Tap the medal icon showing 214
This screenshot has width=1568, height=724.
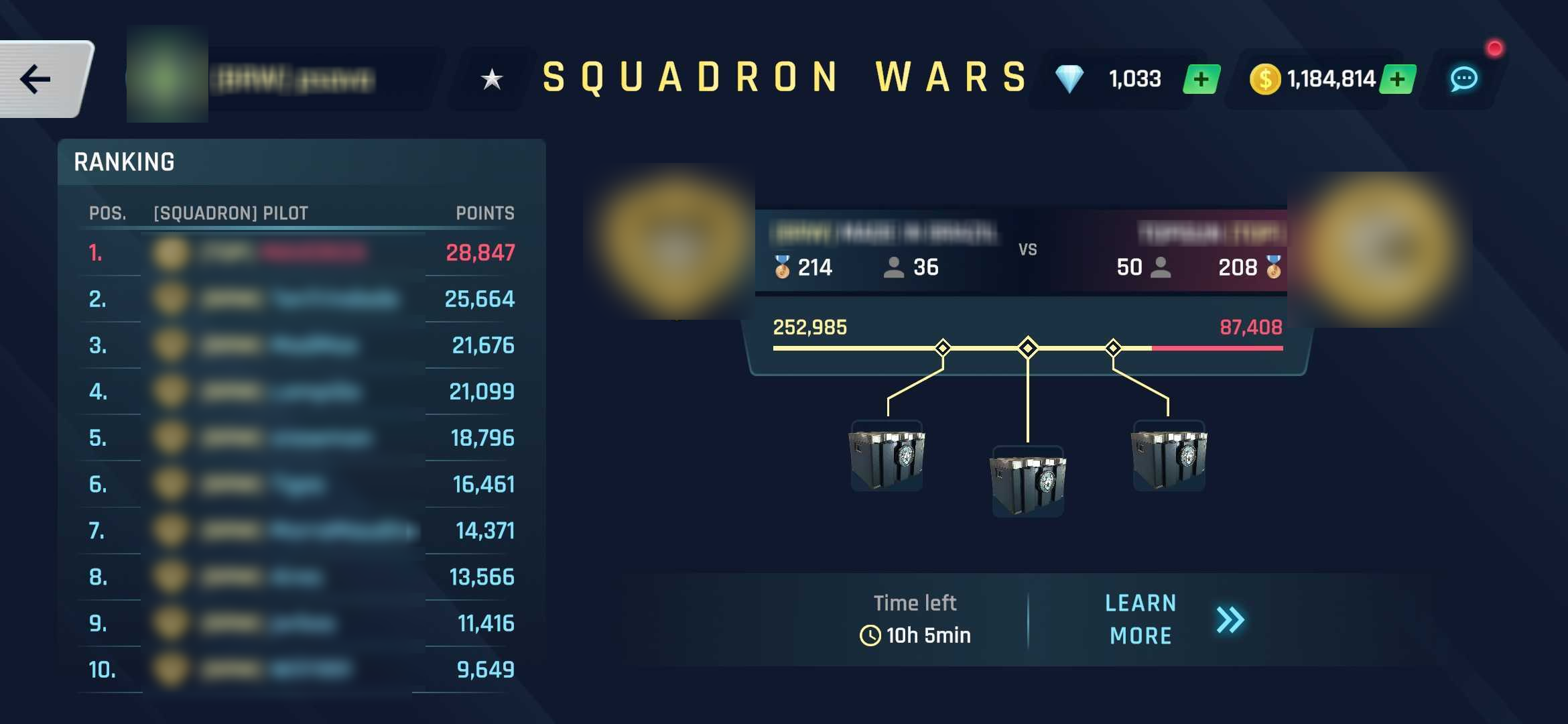click(782, 267)
